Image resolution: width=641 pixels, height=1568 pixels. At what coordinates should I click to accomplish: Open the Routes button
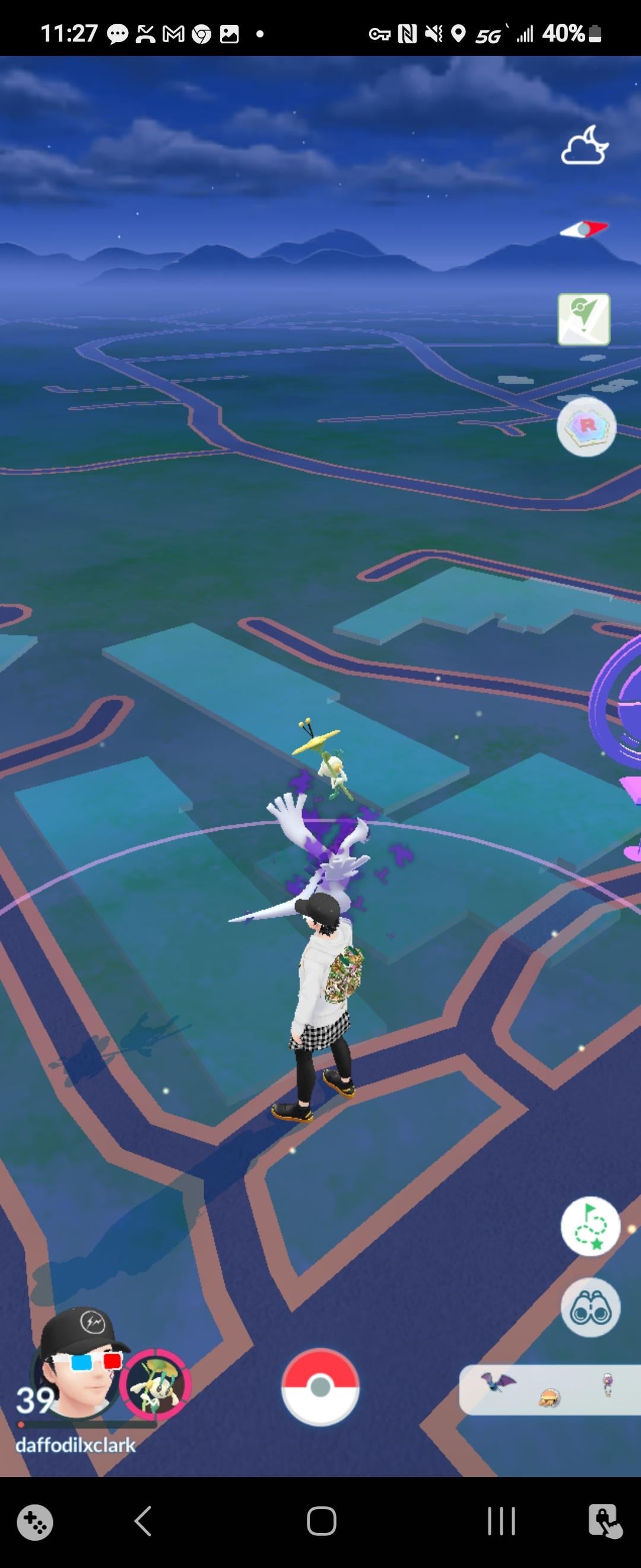590,1226
